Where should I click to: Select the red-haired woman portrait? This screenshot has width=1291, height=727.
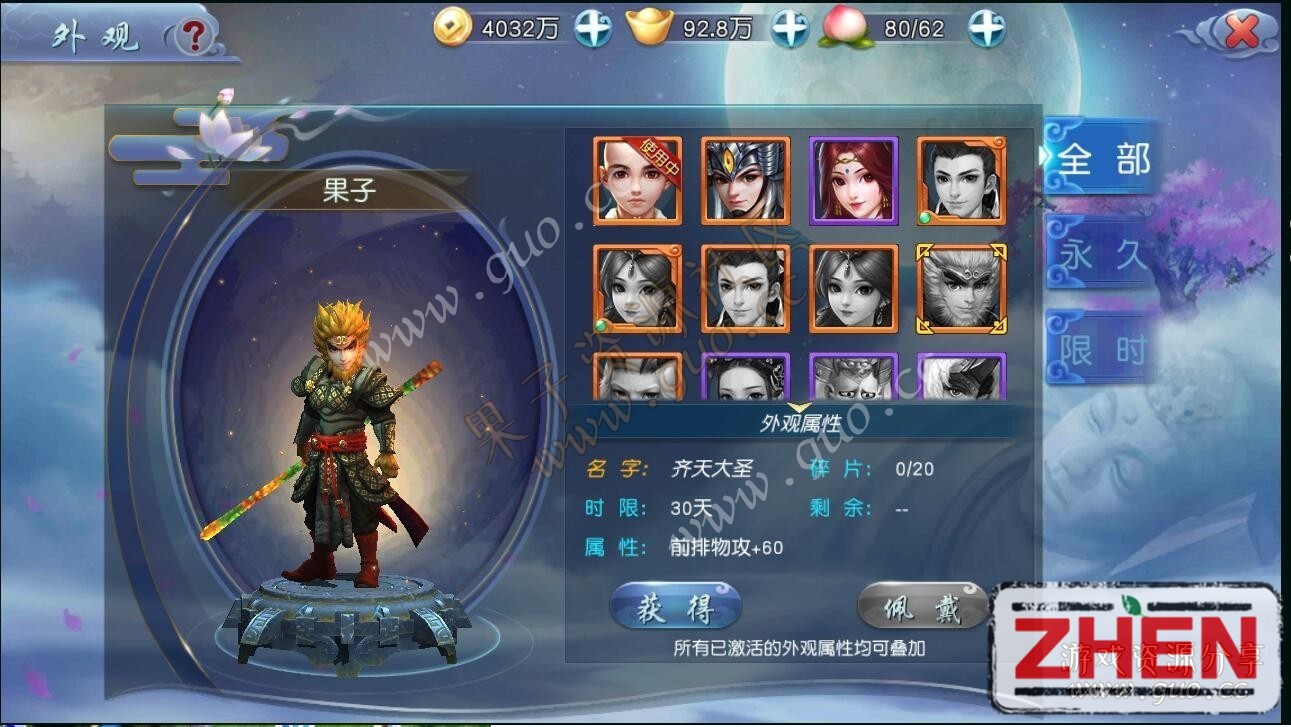coord(853,181)
